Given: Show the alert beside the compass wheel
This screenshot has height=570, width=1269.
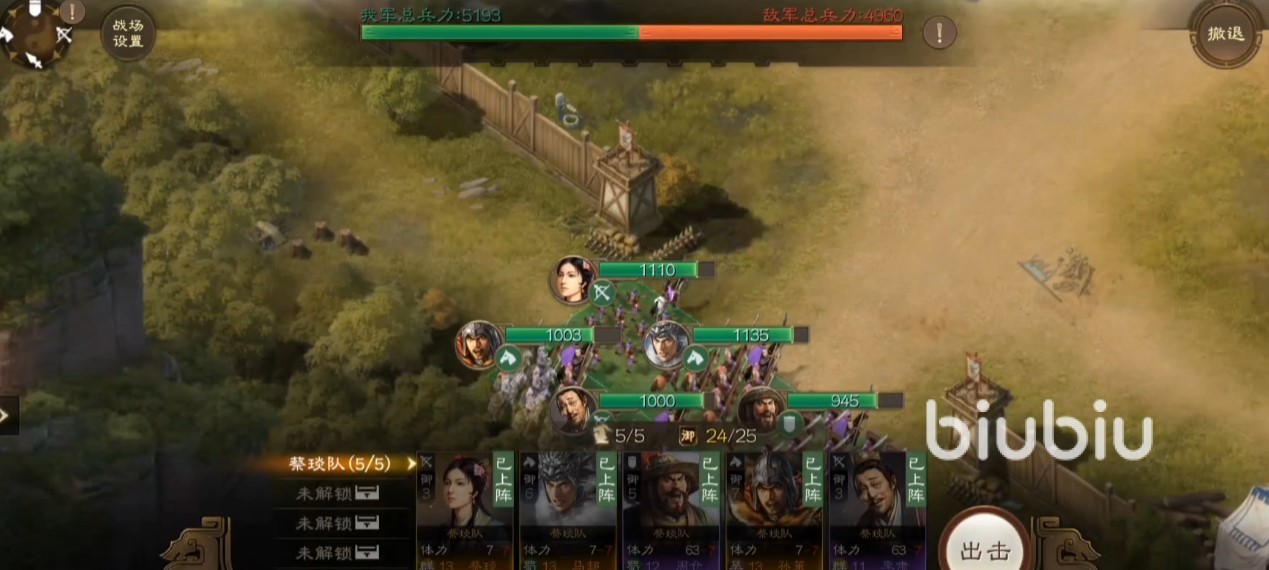Looking at the screenshot, I should click(x=73, y=12).
